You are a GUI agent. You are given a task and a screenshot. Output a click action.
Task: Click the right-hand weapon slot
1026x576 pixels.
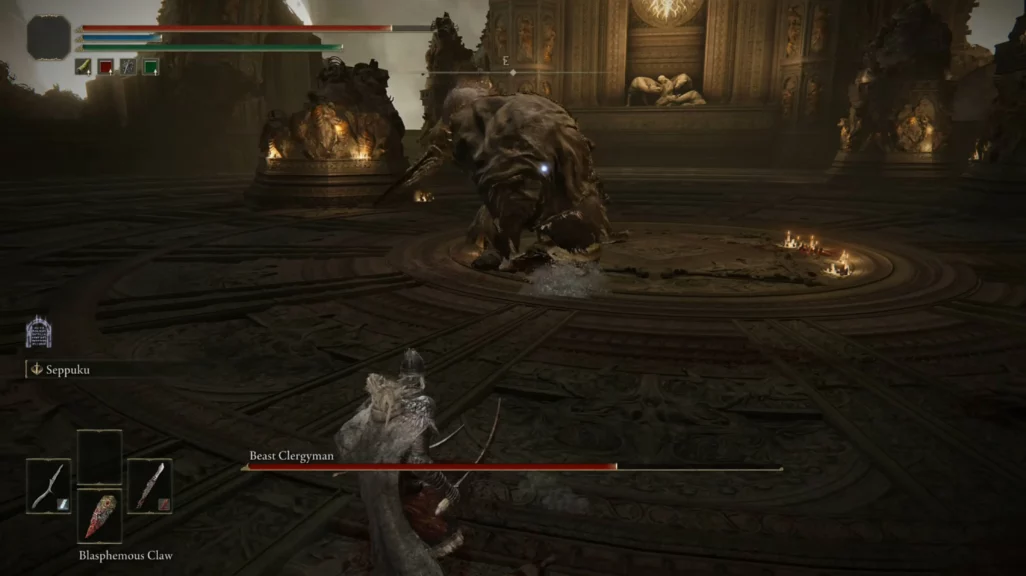point(149,485)
